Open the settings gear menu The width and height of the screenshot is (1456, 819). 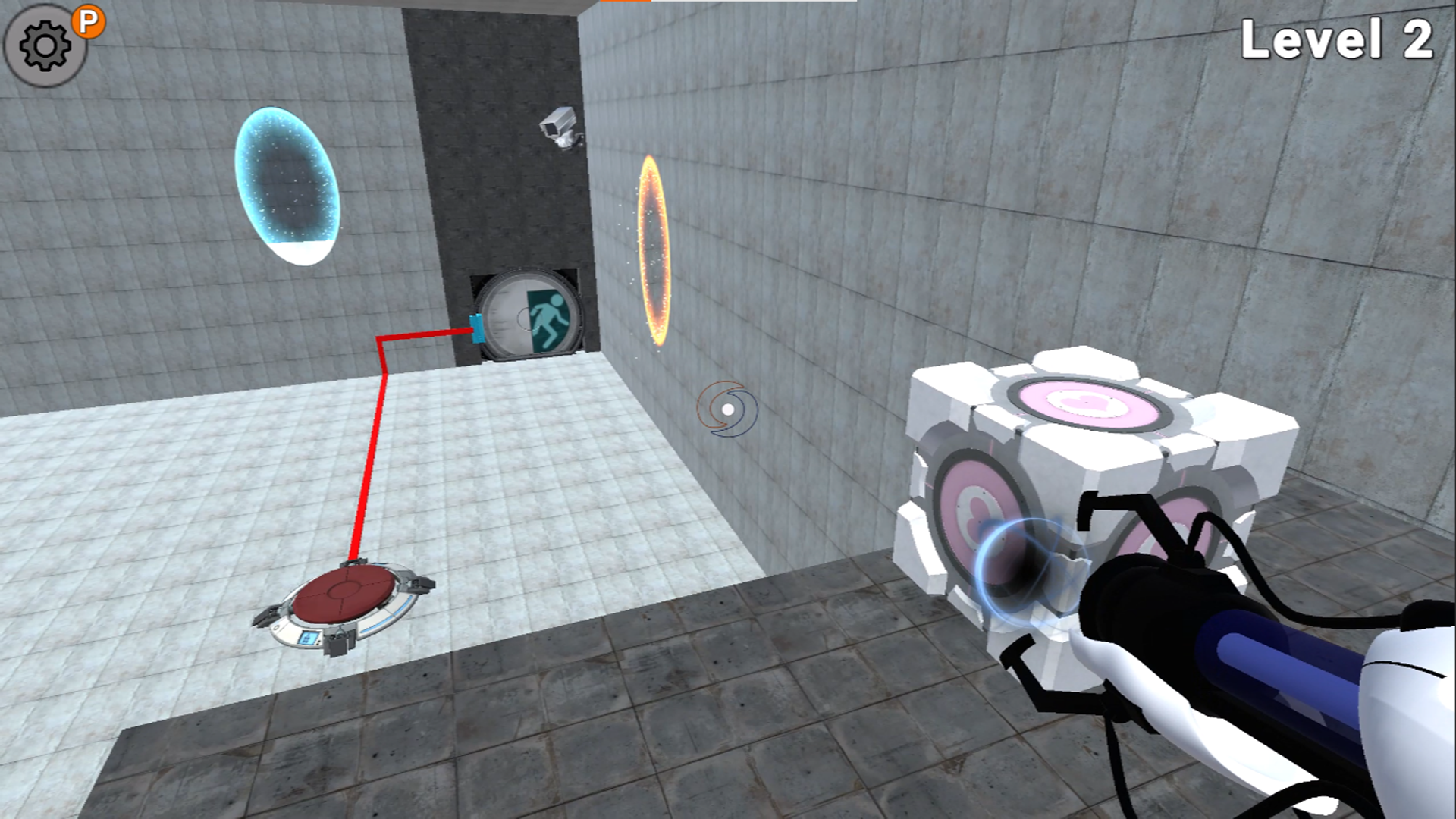pyautogui.click(x=43, y=43)
